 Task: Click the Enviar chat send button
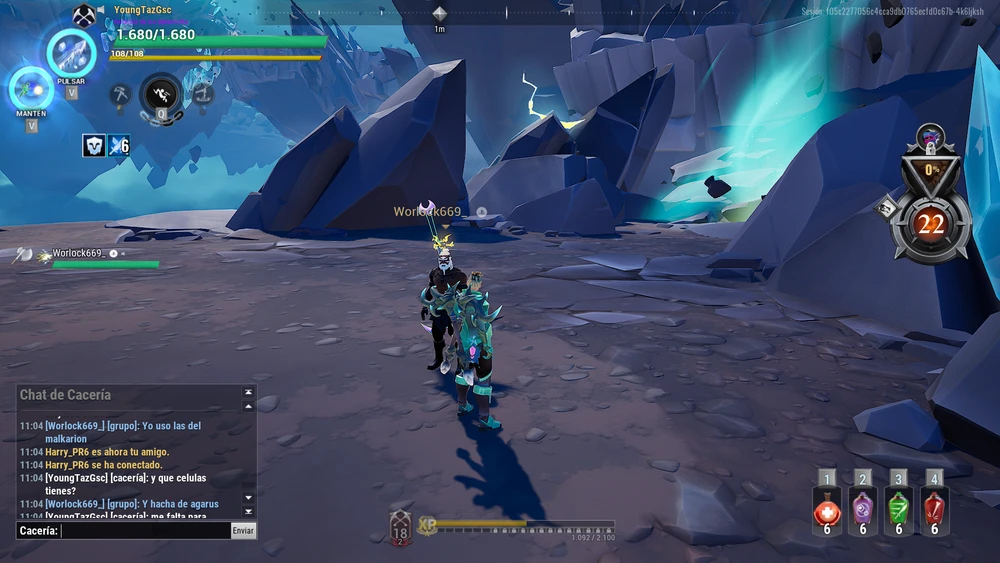(x=243, y=531)
